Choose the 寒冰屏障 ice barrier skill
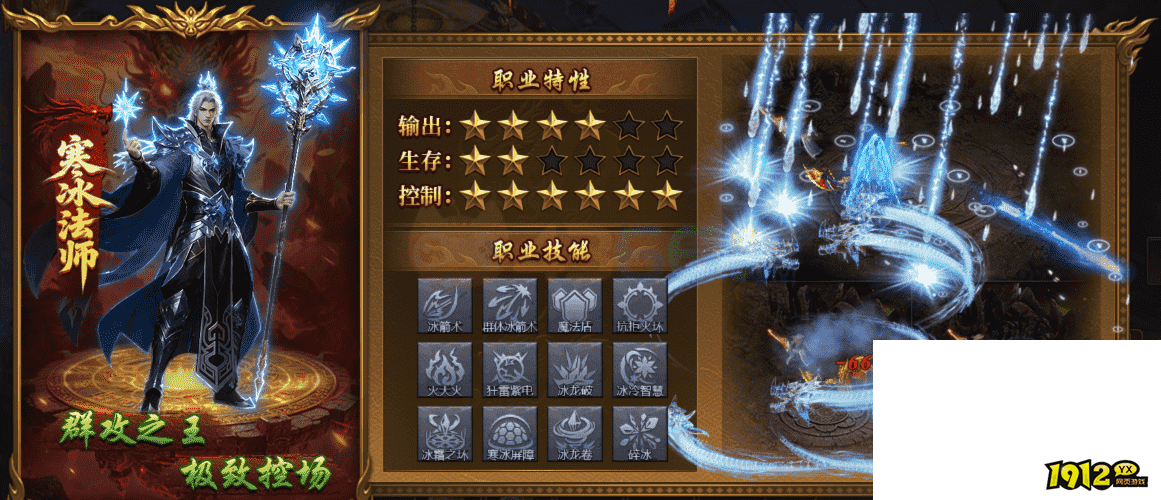Image resolution: width=1161 pixels, height=500 pixels. tap(510, 433)
